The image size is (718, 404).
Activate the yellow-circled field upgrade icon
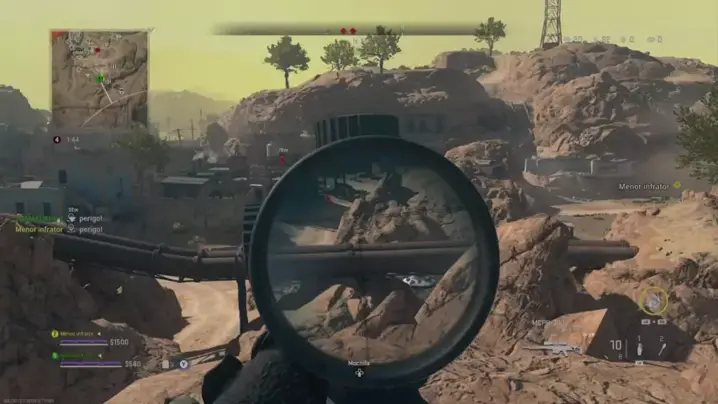(654, 299)
